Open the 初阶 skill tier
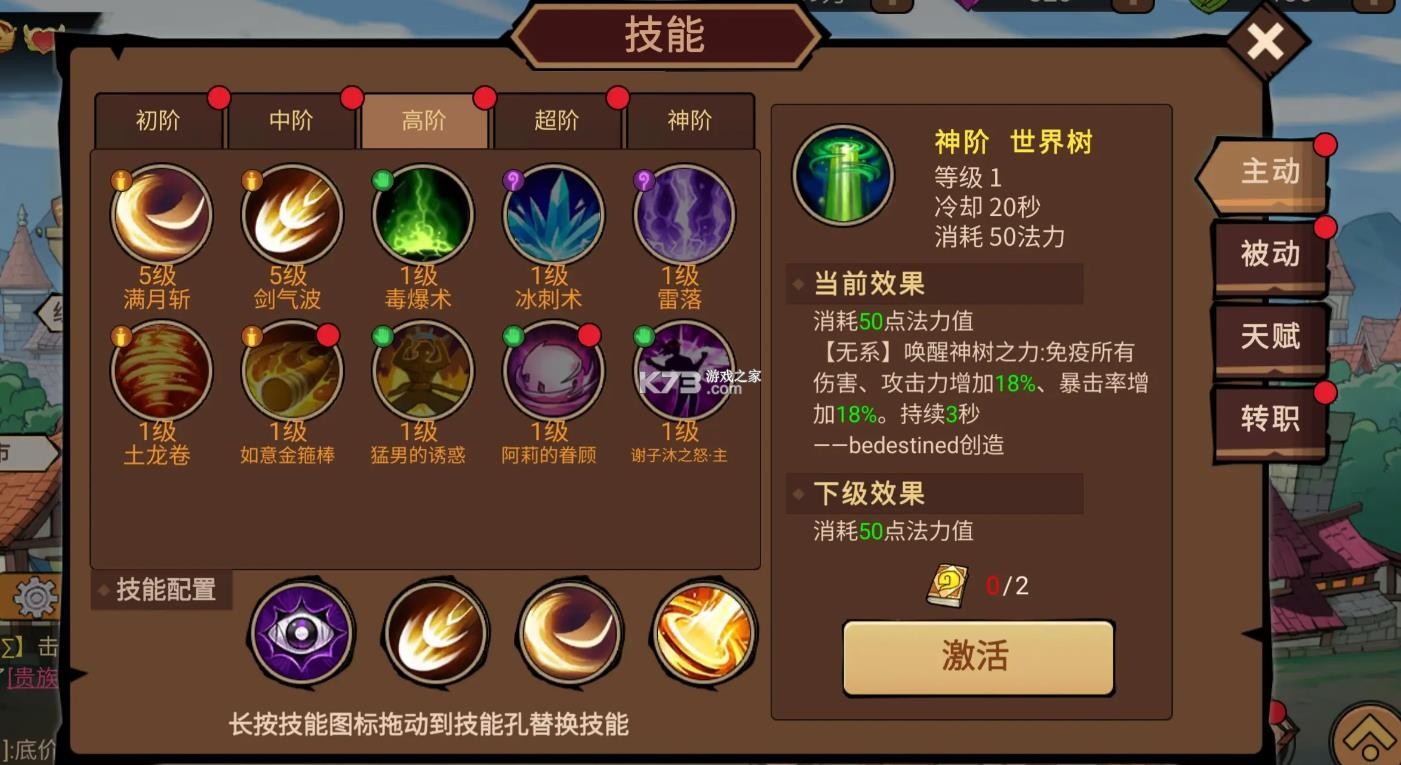The image size is (1401, 765). tap(158, 119)
